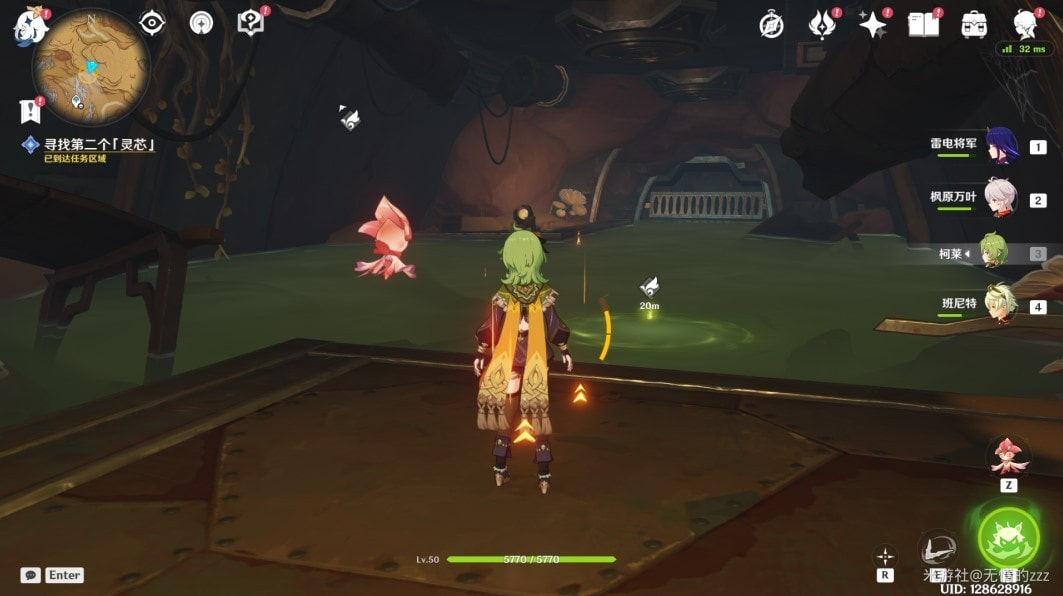
Task: Open the quest flag with exclamation mark
Action: point(29,110)
